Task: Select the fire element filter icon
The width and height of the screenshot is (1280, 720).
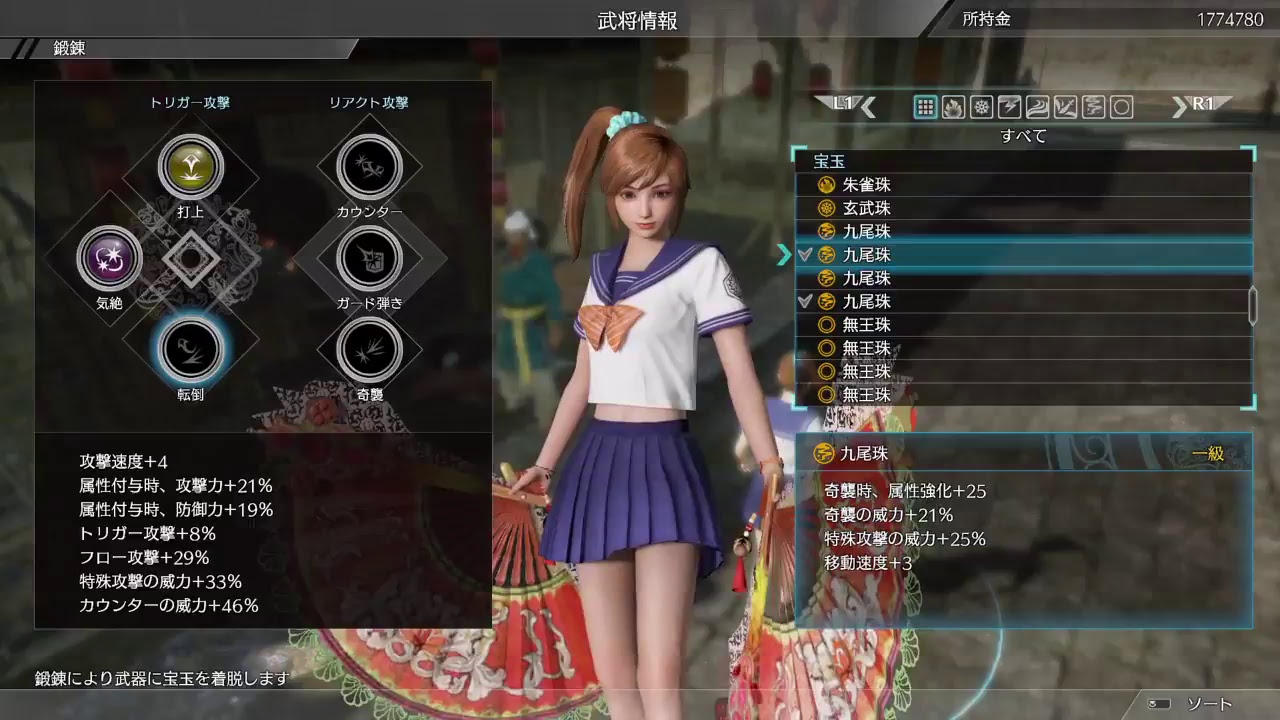Action: coord(953,107)
